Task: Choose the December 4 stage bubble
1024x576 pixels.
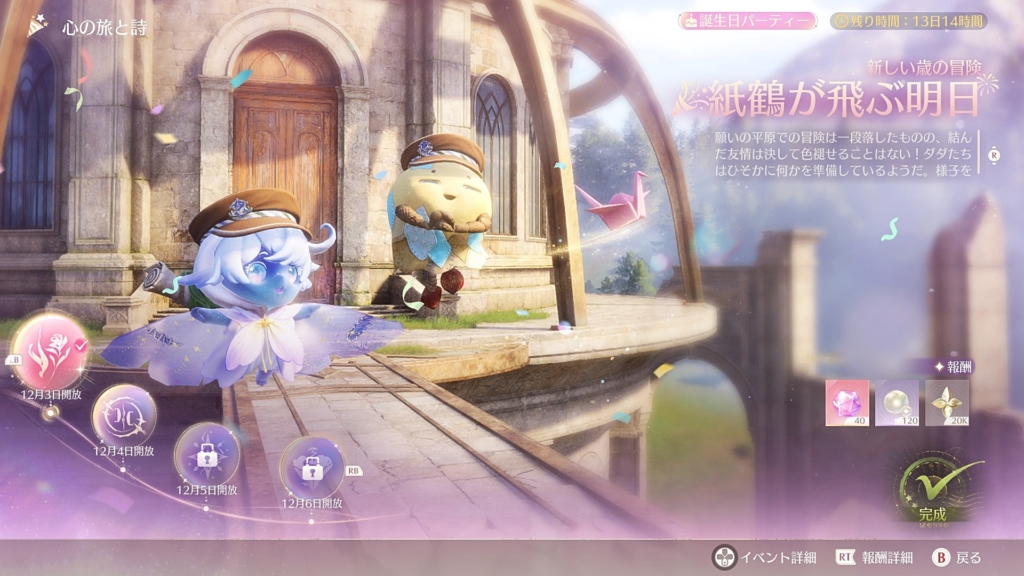Action: [x=124, y=415]
